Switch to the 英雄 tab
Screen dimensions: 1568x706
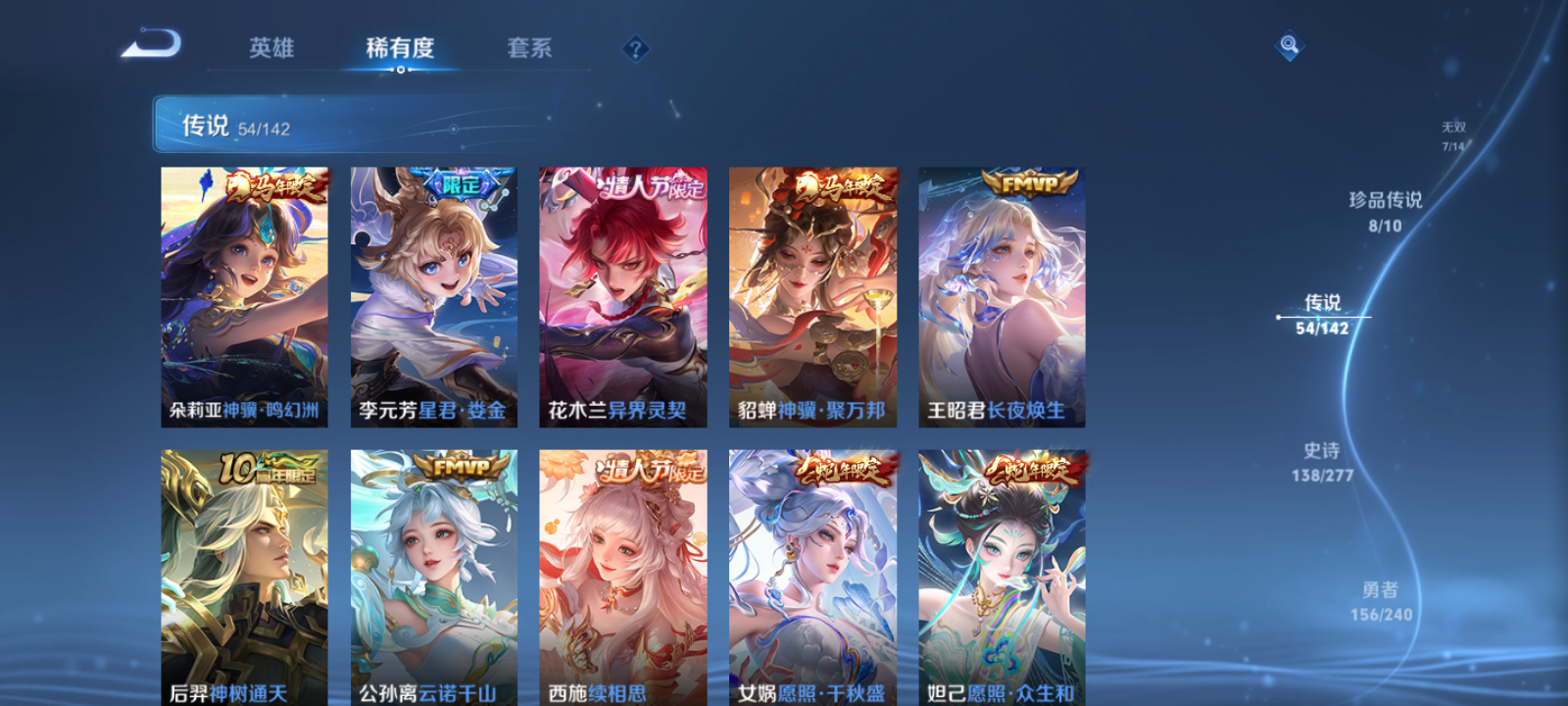272,48
